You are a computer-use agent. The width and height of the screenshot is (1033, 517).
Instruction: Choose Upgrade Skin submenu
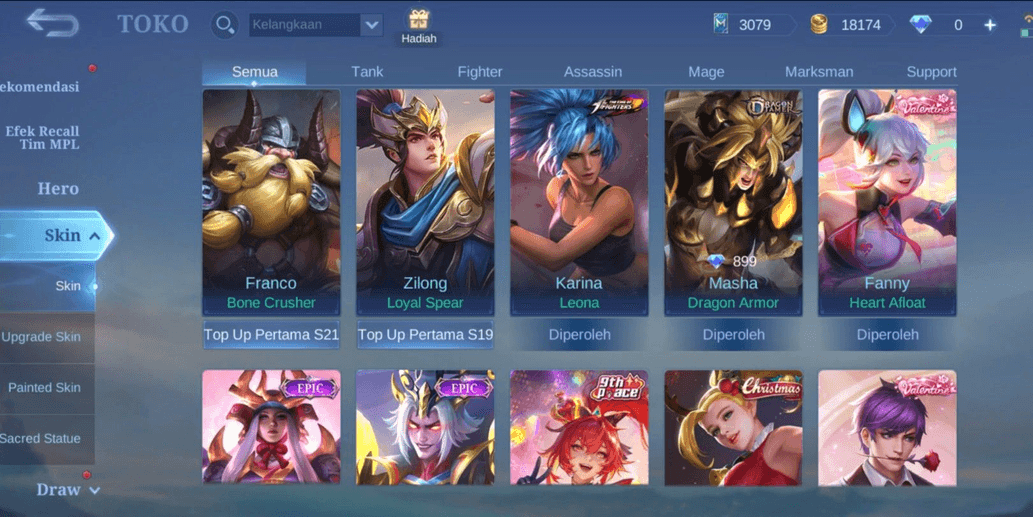tap(41, 337)
